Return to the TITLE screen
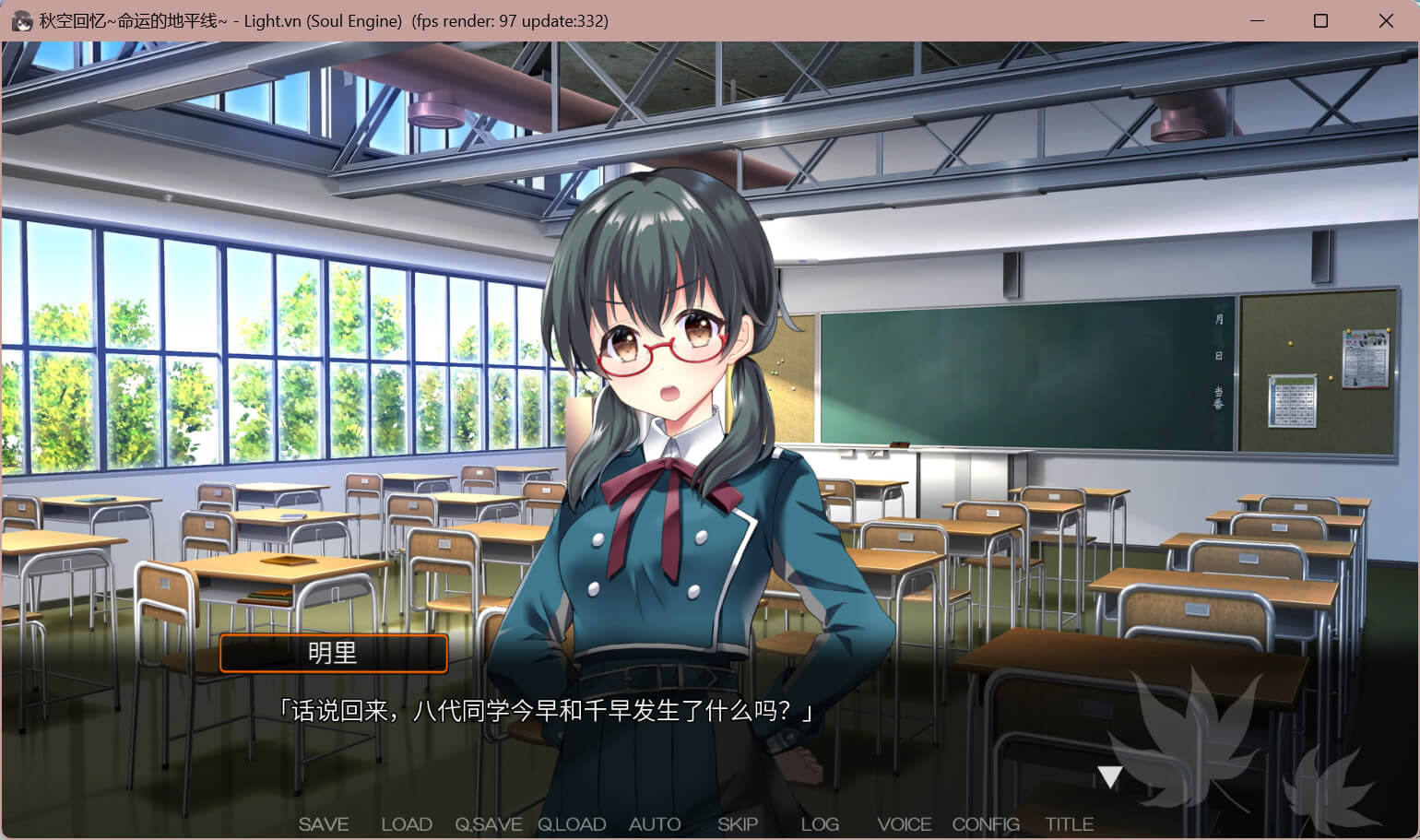This screenshot has width=1420, height=840. [x=1069, y=824]
